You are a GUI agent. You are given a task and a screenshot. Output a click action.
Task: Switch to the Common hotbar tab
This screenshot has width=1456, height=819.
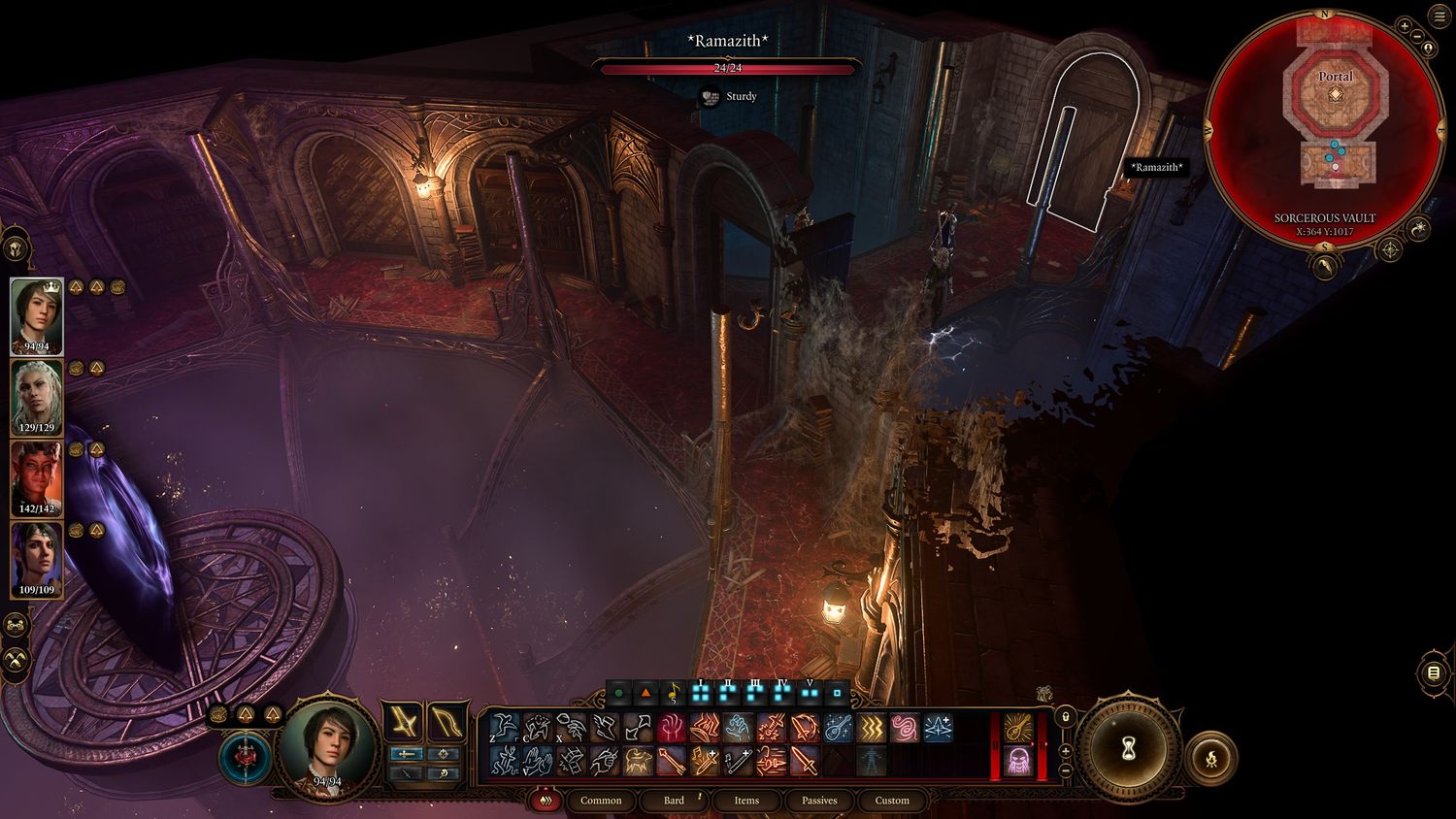pyautogui.click(x=601, y=801)
